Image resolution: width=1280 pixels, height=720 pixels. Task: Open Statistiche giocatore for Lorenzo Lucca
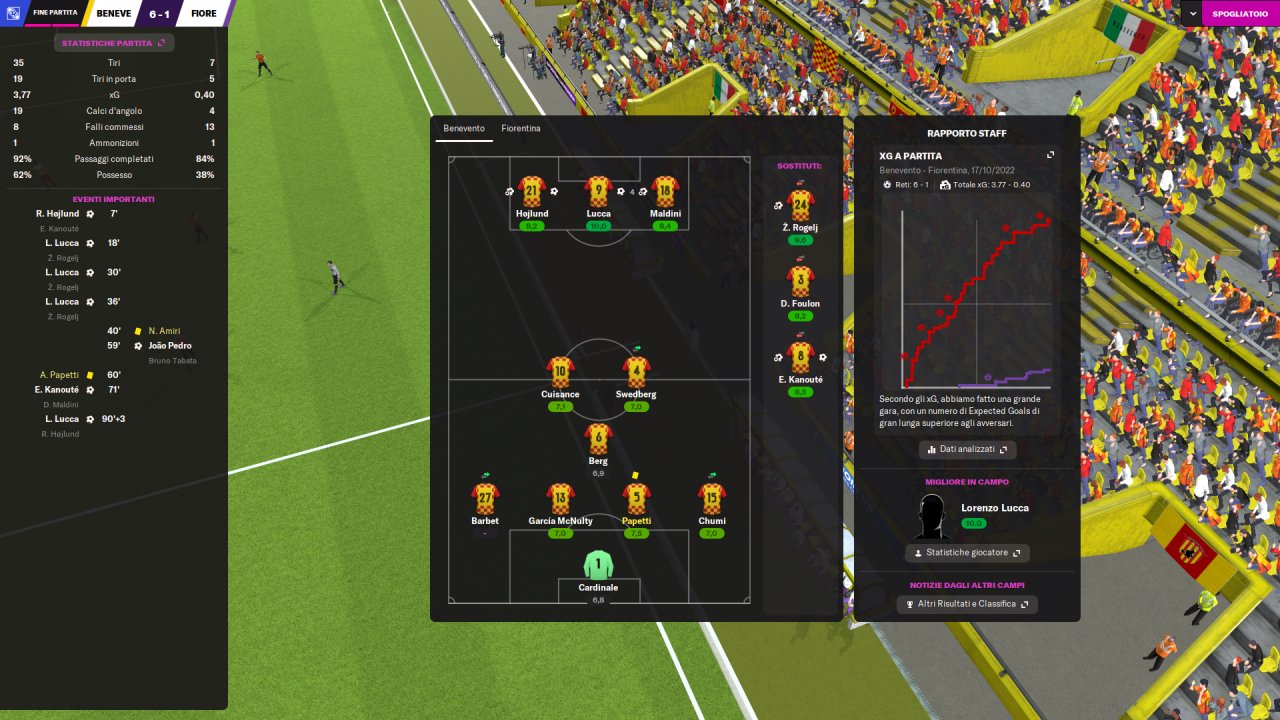(967, 553)
